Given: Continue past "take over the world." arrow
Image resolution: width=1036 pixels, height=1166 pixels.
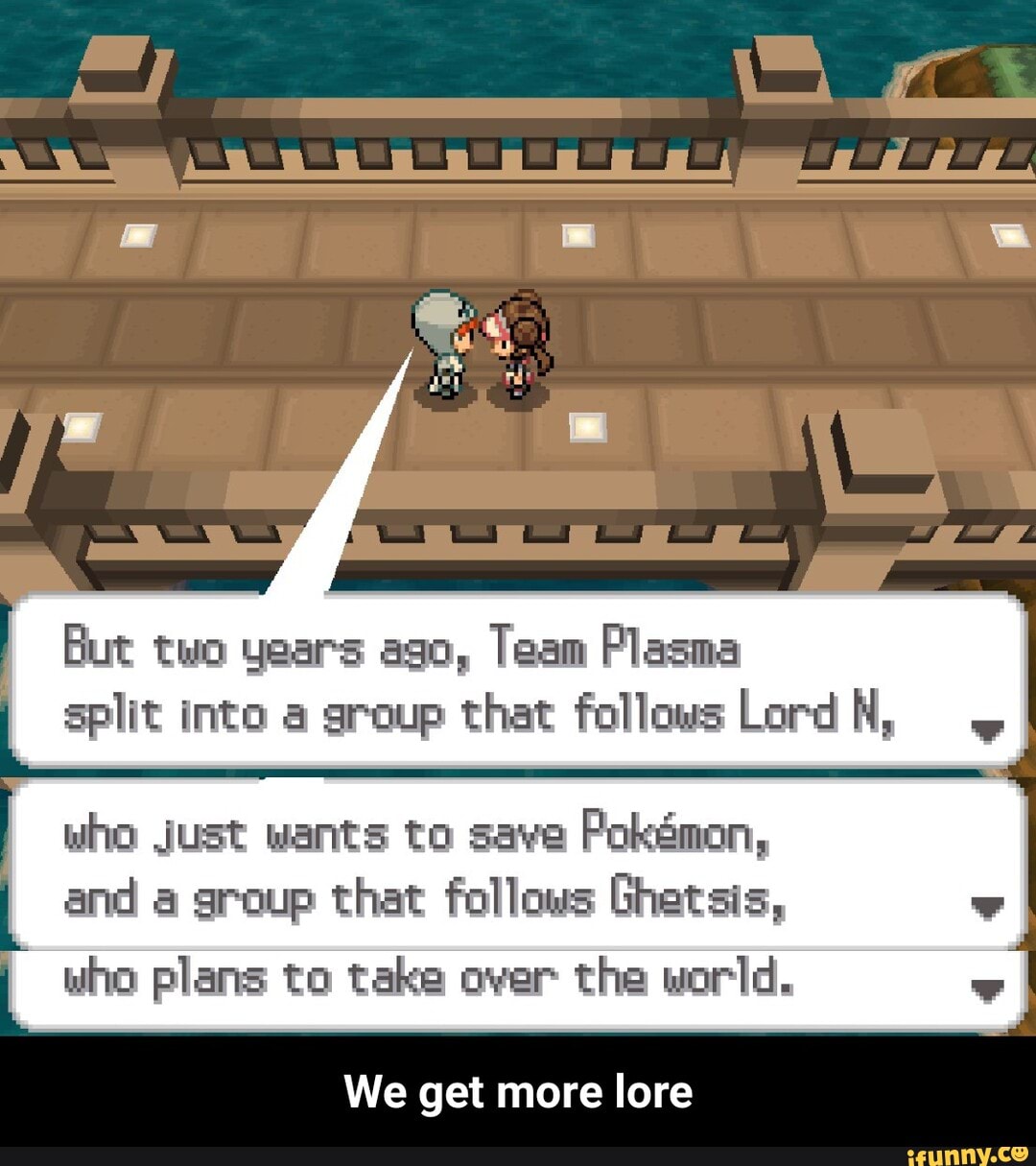Looking at the screenshot, I should (x=987, y=990).
